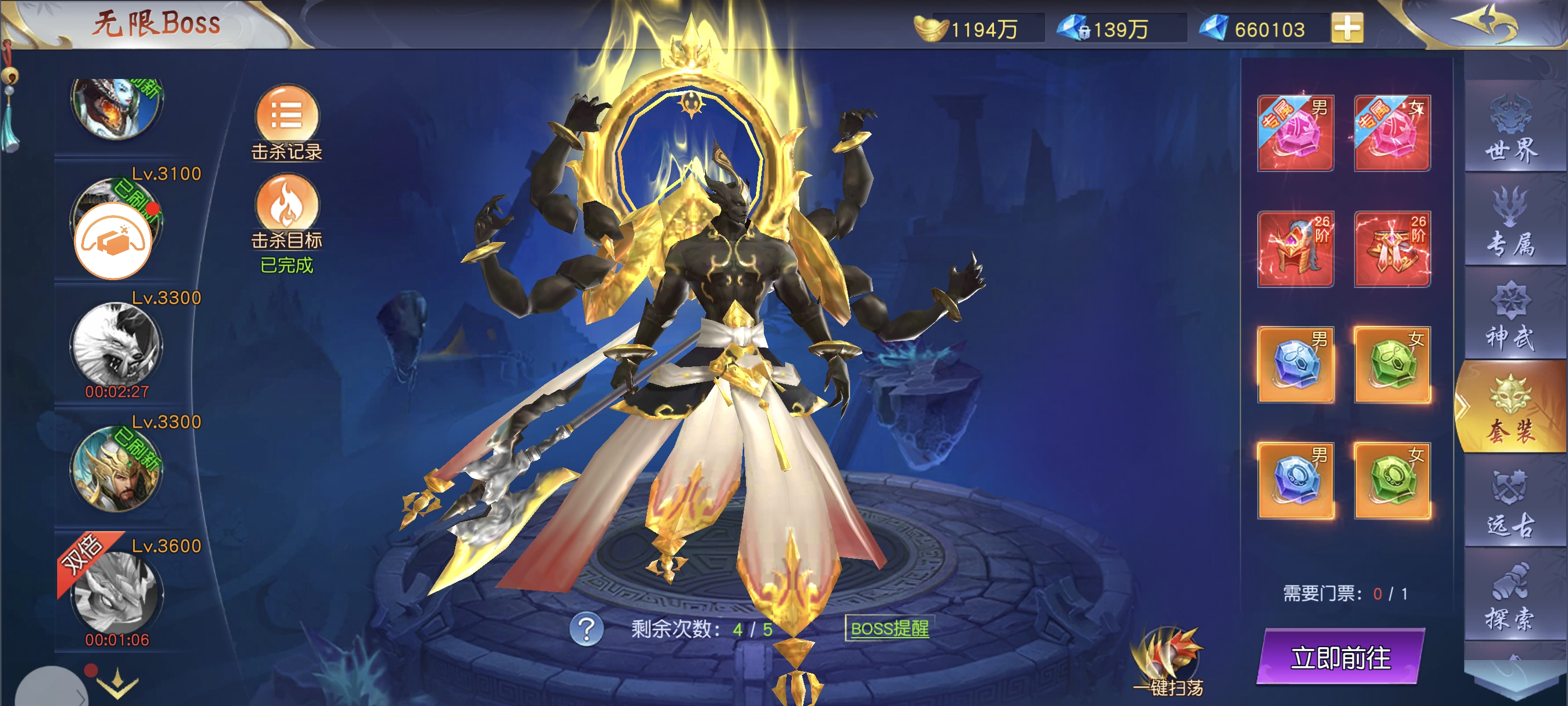The image size is (1568, 706).
Task: Inspect the 26阶 red helmet reward
Action: (x=1295, y=249)
